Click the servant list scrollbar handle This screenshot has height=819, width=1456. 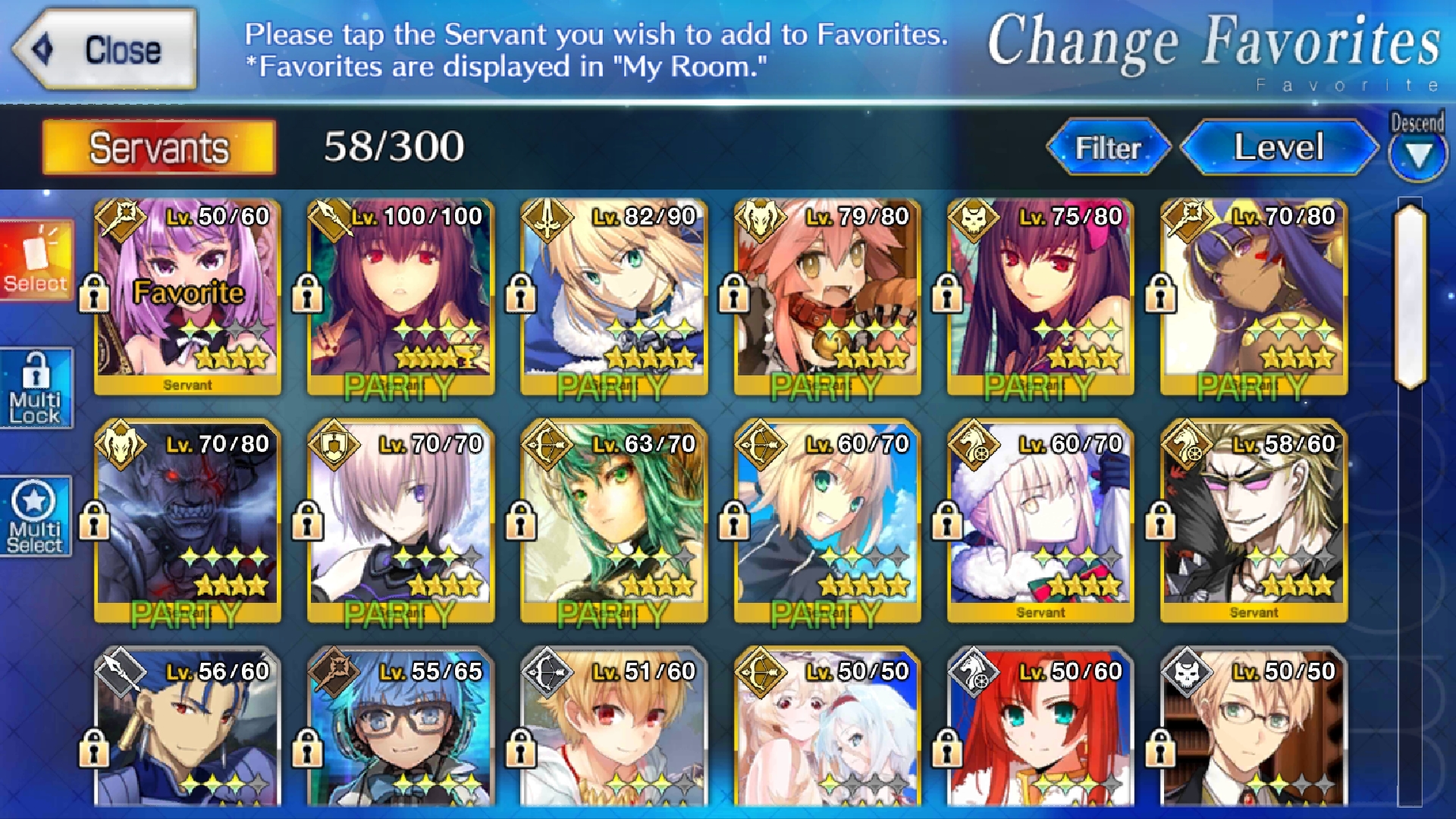click(x=1410, y=296)
